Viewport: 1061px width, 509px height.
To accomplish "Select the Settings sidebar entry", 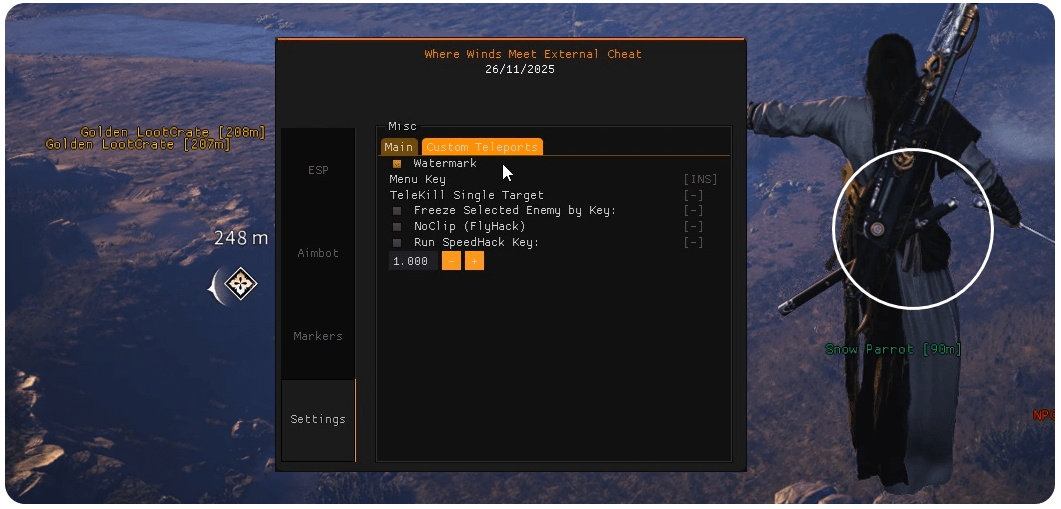I will tap(318, 419).
